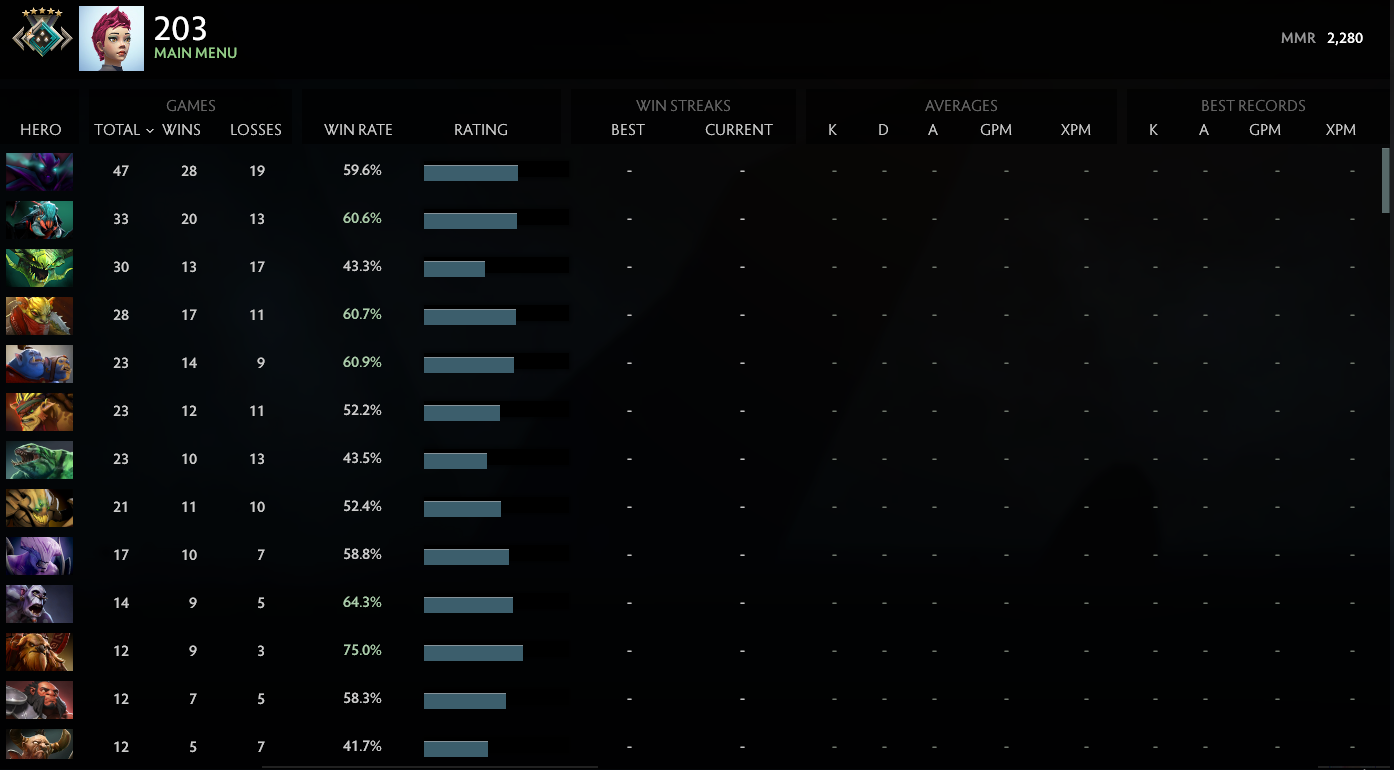The image size is (1394, 770).
Task: Sort heroes by the LOSSES column
Action: tap(256, 129)
